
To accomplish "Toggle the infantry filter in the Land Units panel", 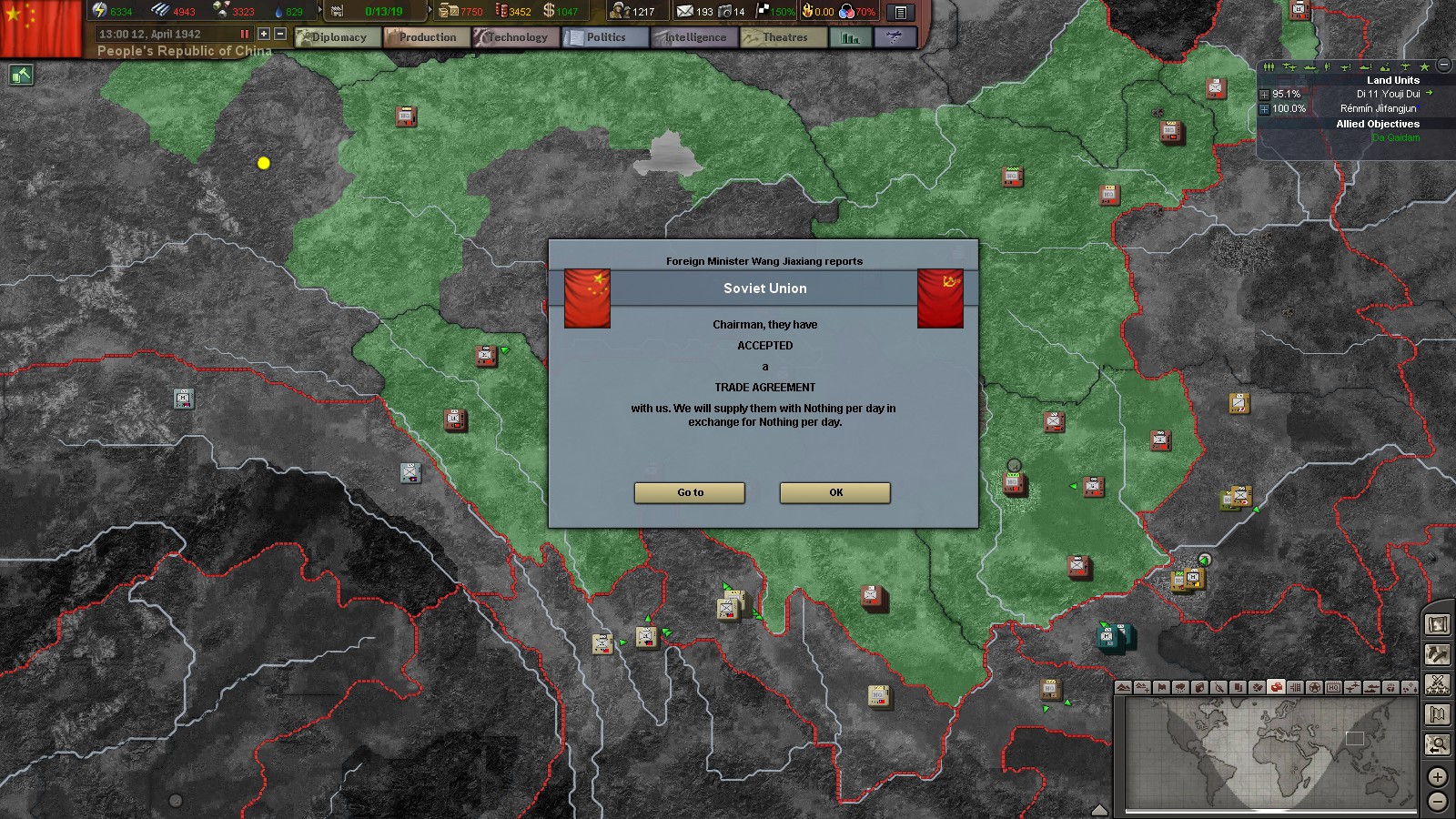I will coord(1269,66).
